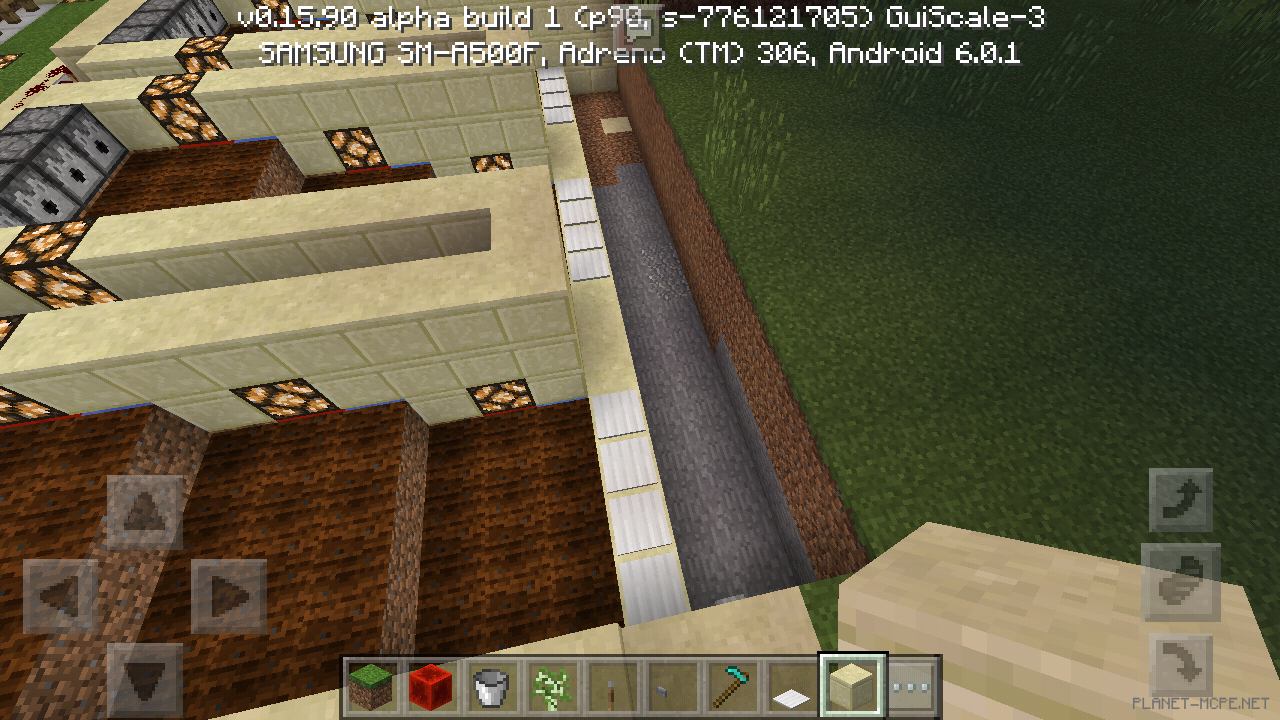1280x720 pixels.
Task: Tap the fly descend control on the right
Action: coord(1180,664)
